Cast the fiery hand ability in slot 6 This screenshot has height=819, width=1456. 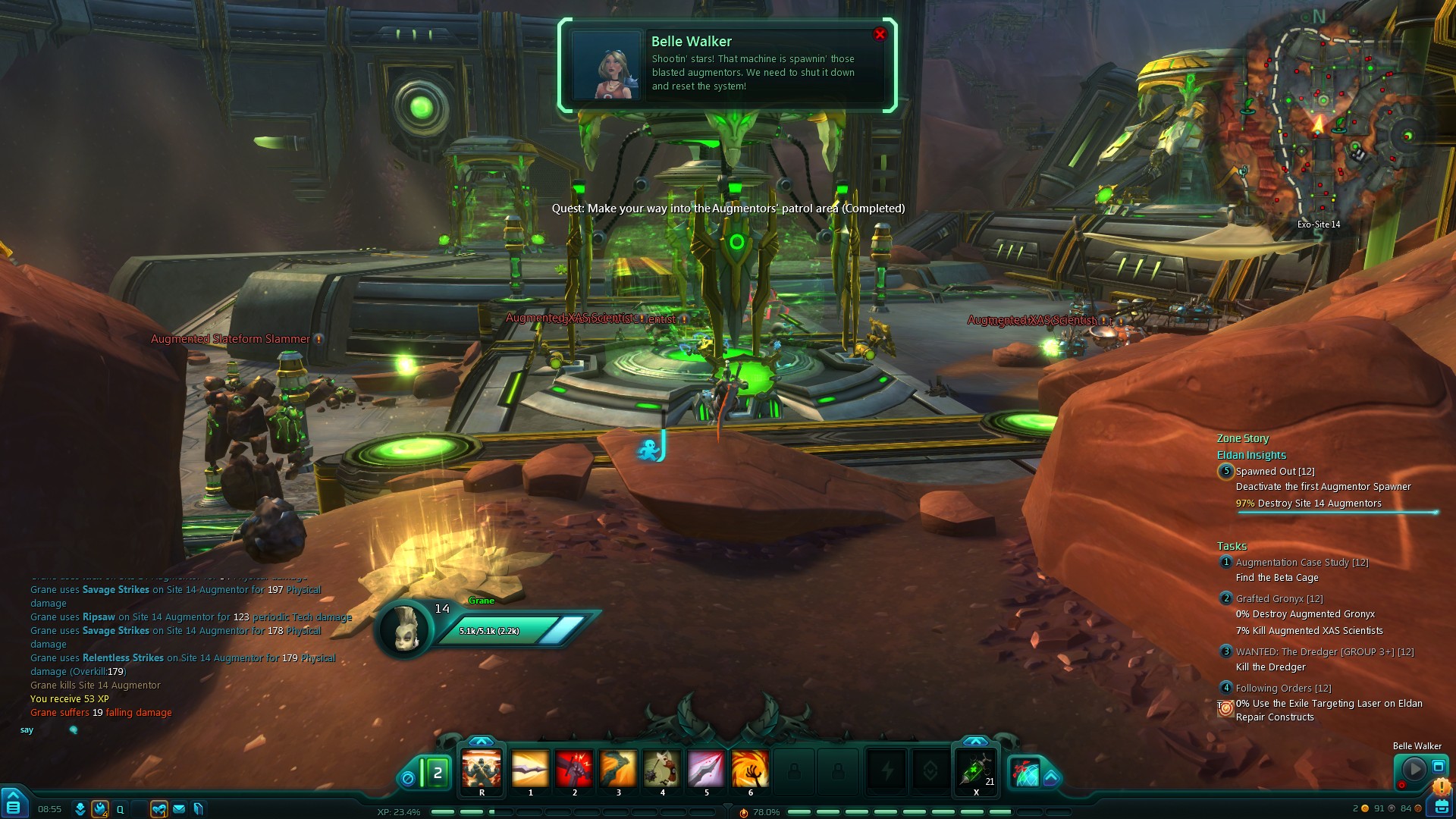coord(750,769)
